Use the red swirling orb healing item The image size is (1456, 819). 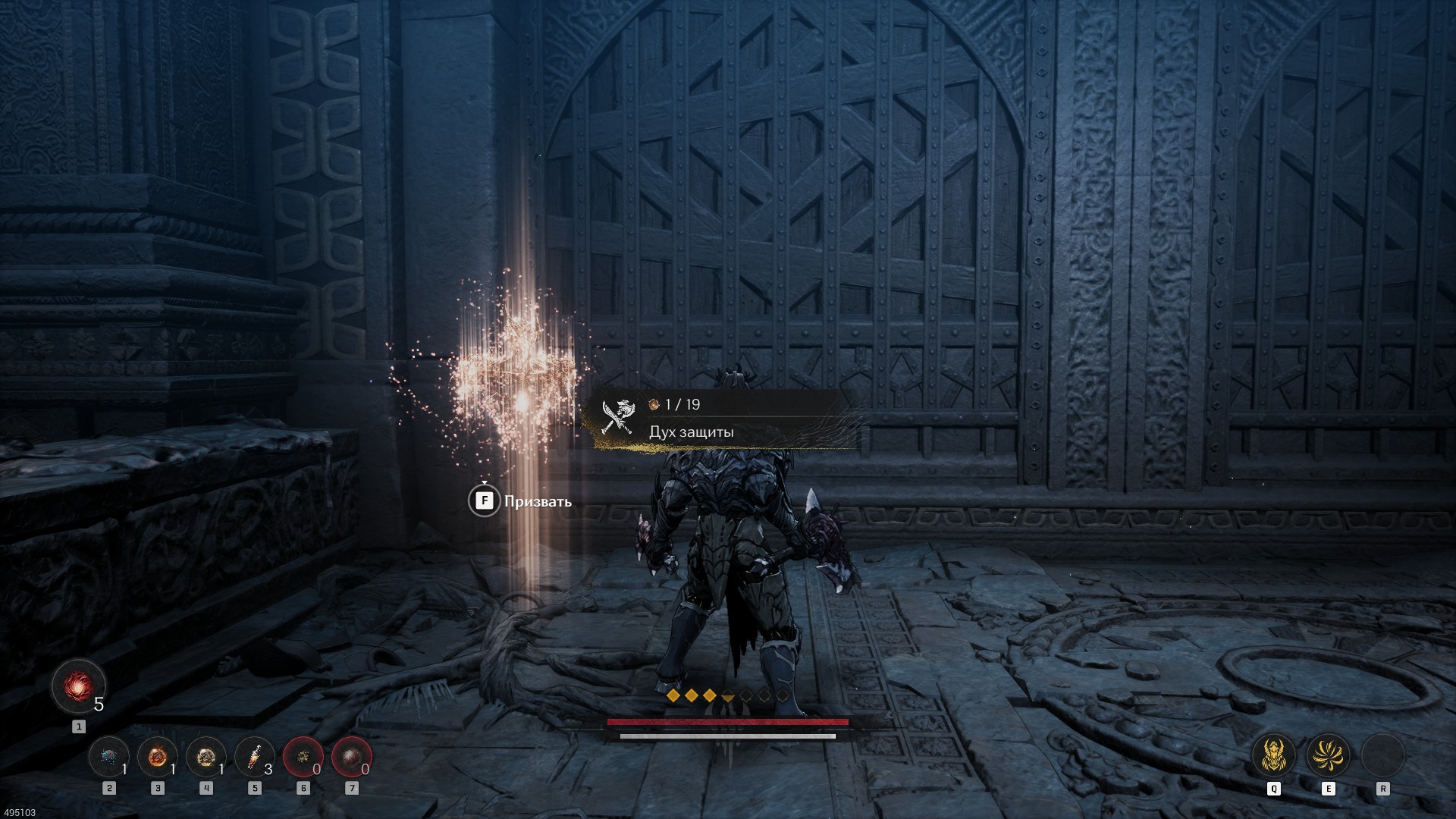78,687
